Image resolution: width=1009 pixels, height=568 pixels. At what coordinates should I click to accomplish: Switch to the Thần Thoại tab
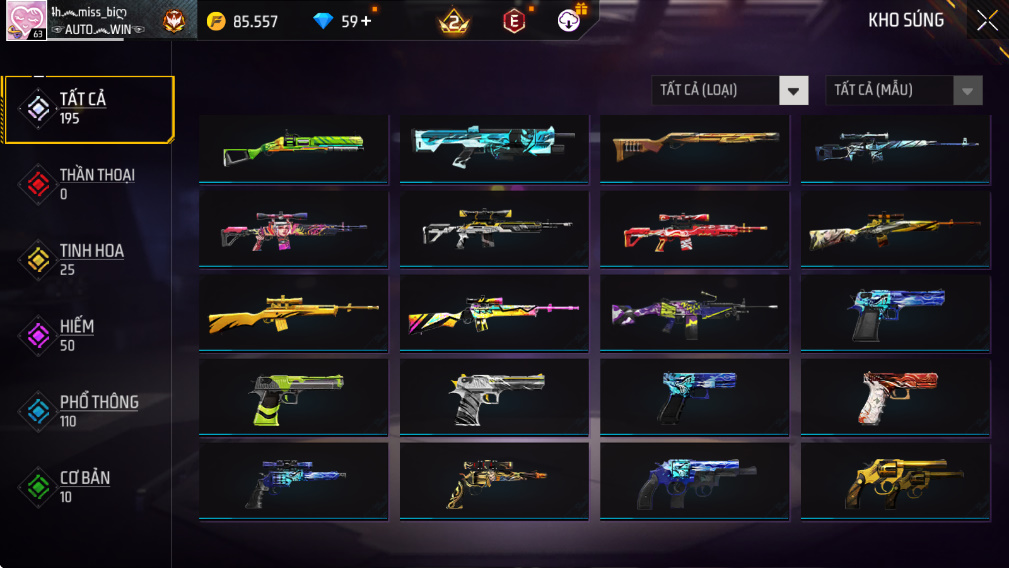pyautogui.click(x=88, y=184)
